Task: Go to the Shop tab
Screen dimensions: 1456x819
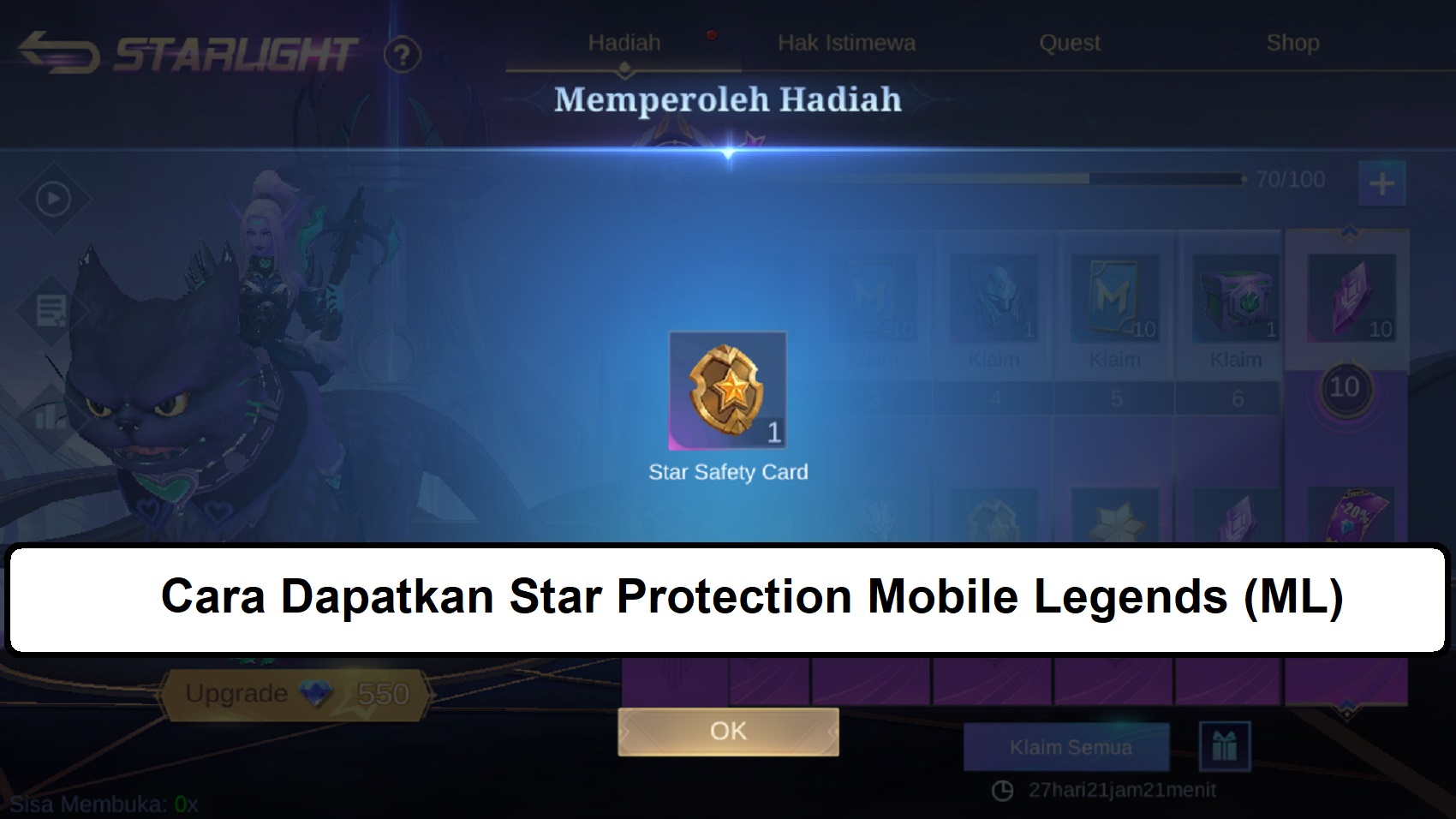Action: point(1293,39)
